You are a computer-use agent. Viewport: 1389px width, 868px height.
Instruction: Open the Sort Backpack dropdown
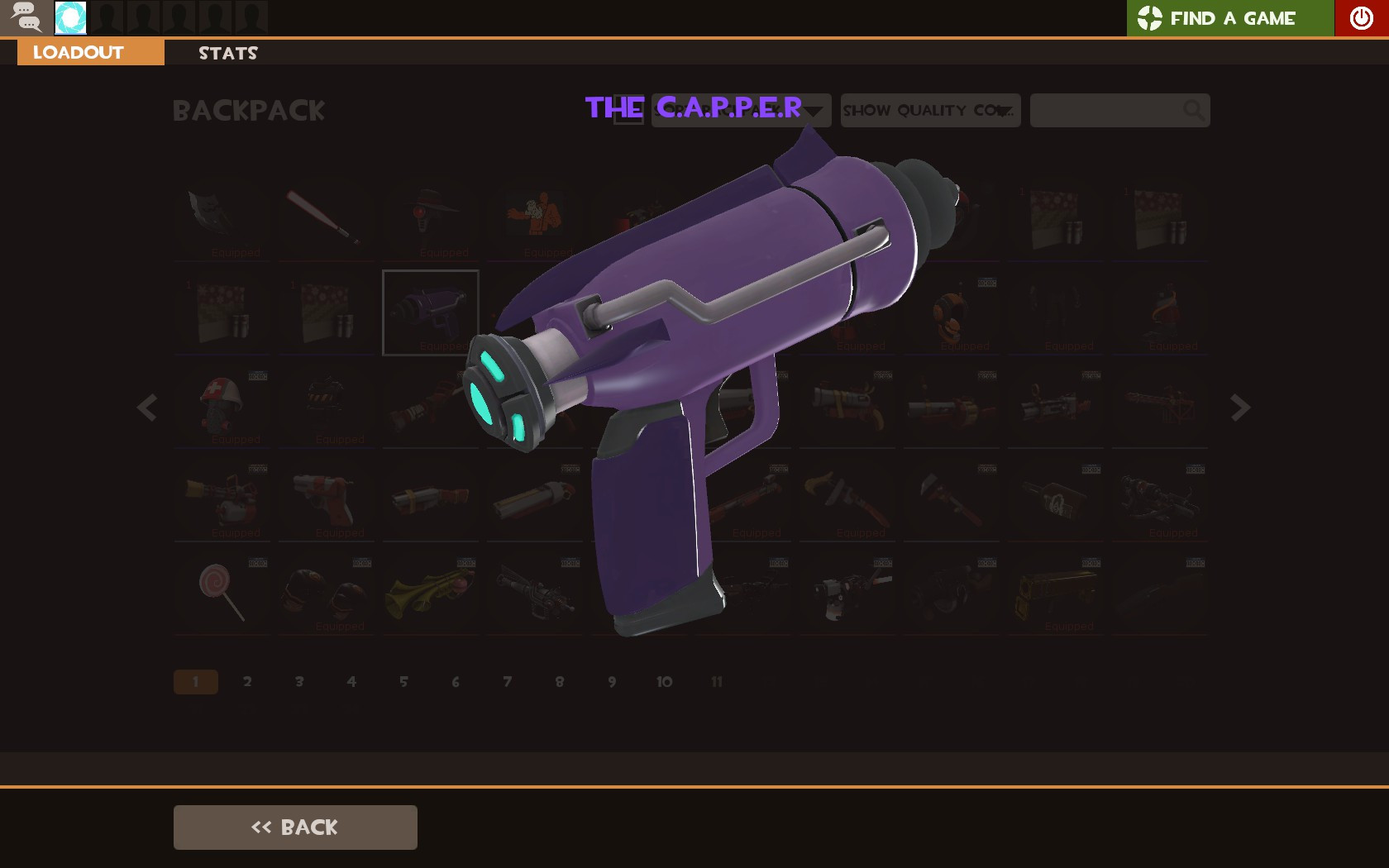(740, 110)
